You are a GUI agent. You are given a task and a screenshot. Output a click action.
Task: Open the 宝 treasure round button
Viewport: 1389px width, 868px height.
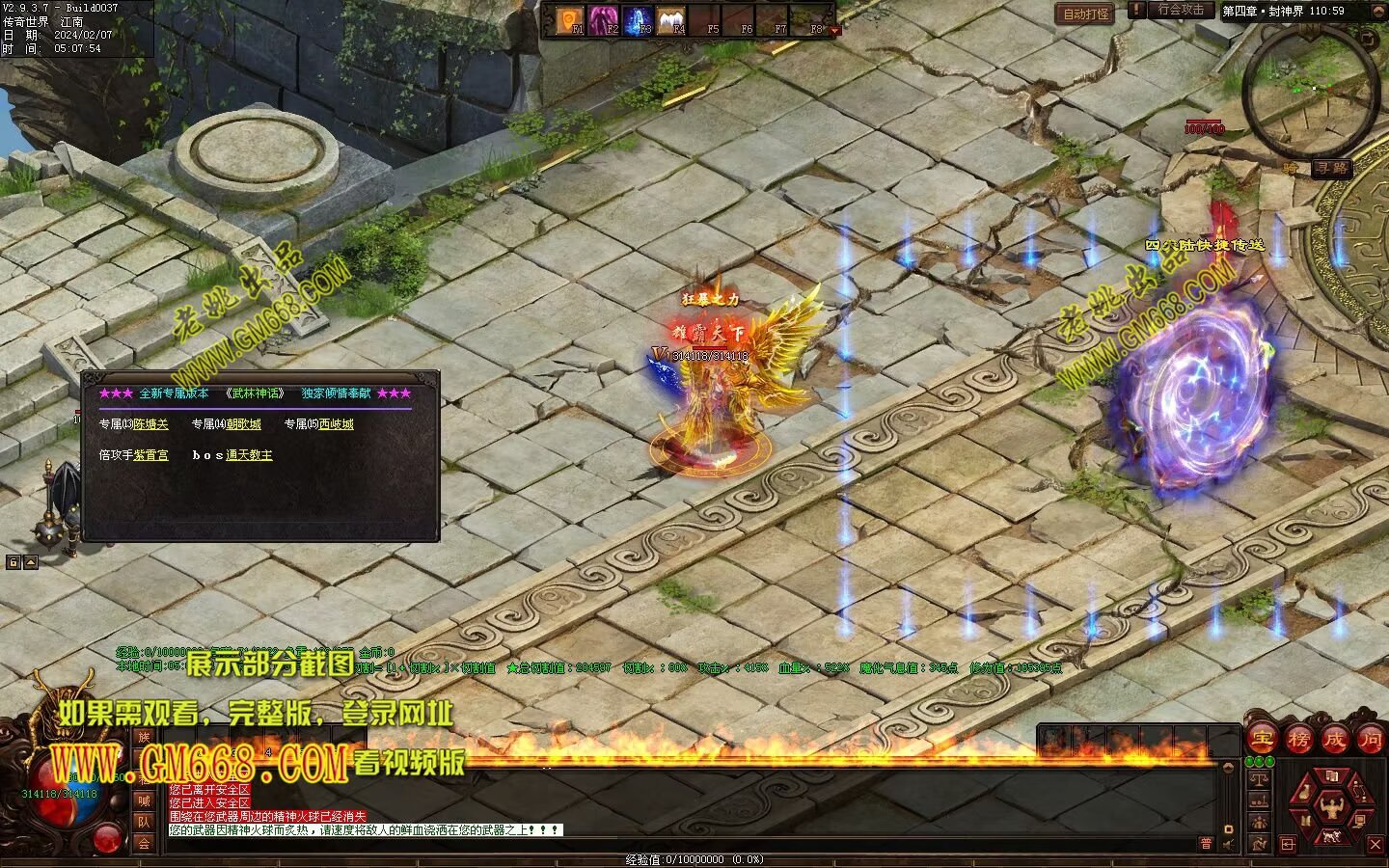1262,739
